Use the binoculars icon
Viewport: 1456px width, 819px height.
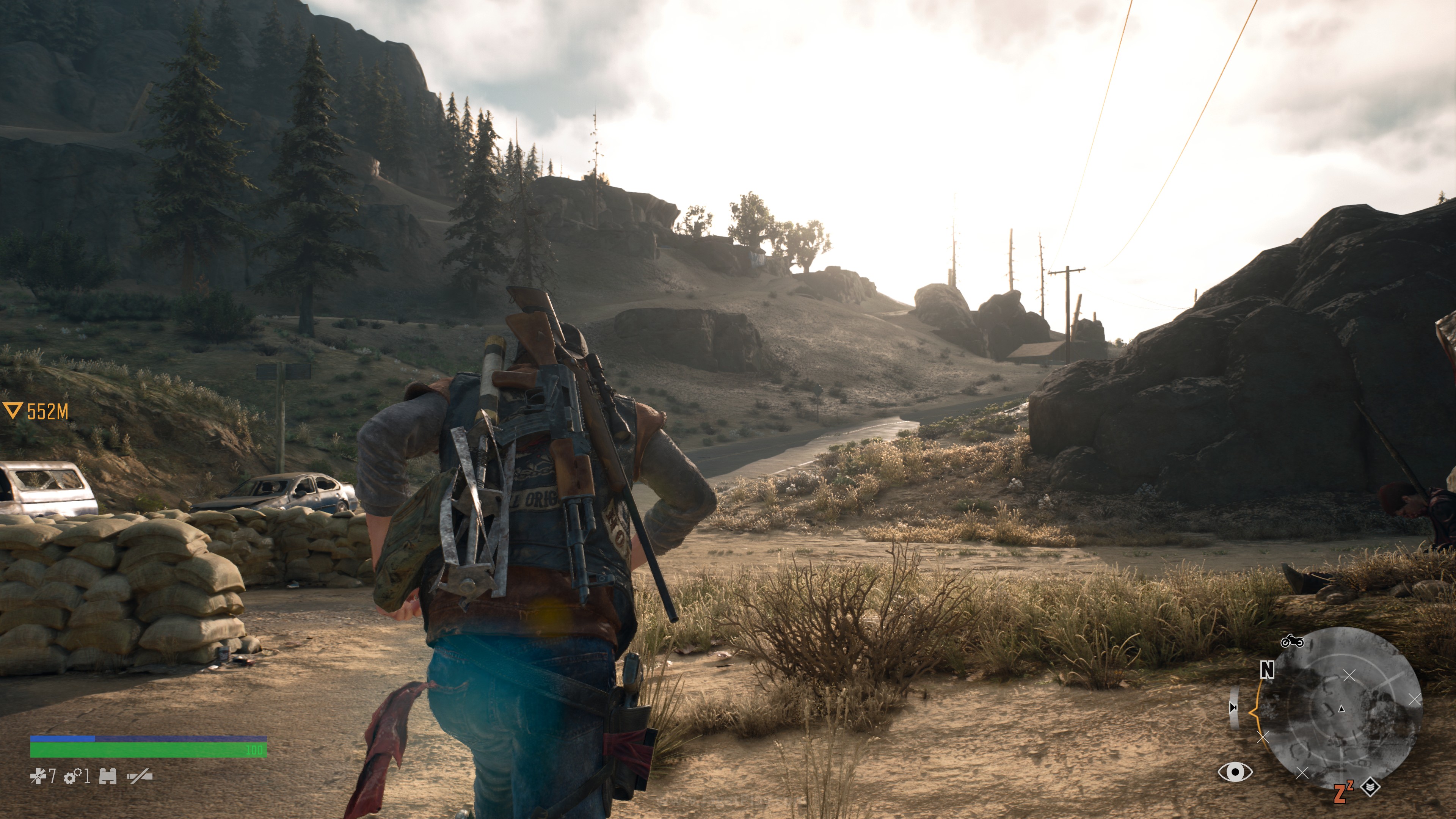[x=108, y=777]
